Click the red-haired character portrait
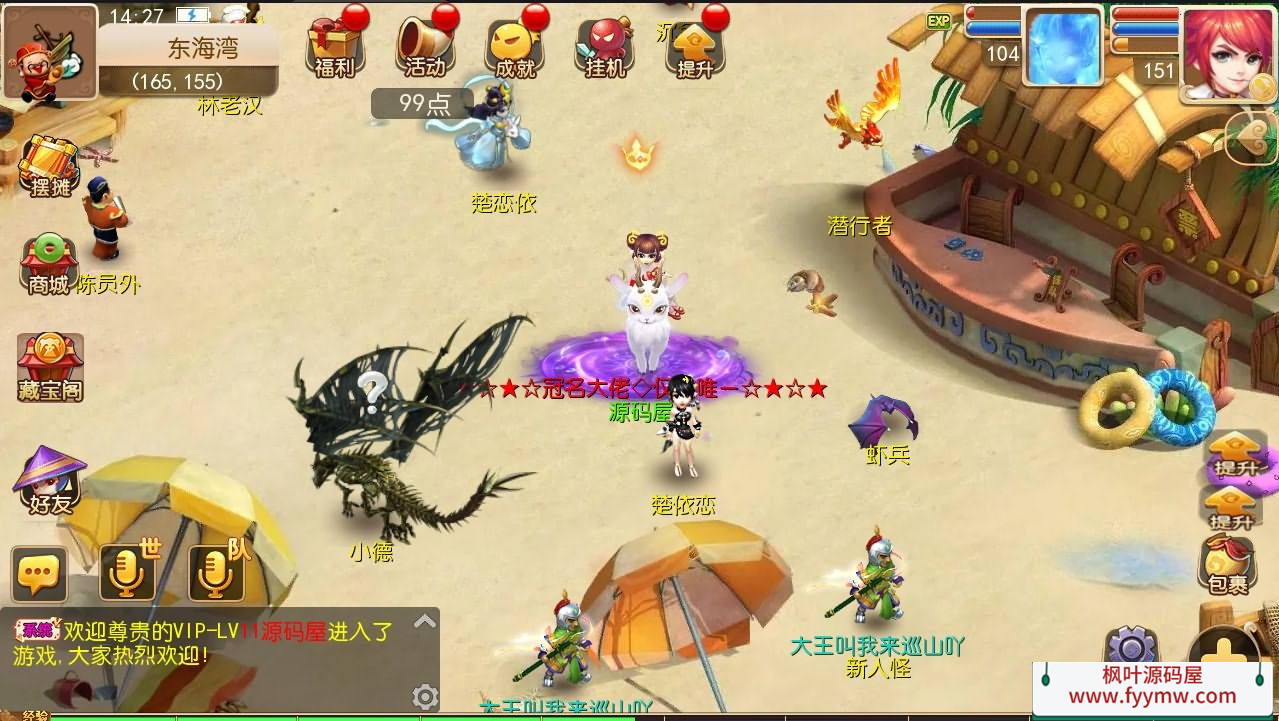The image size is (1279, 721). pos(1226,50)
